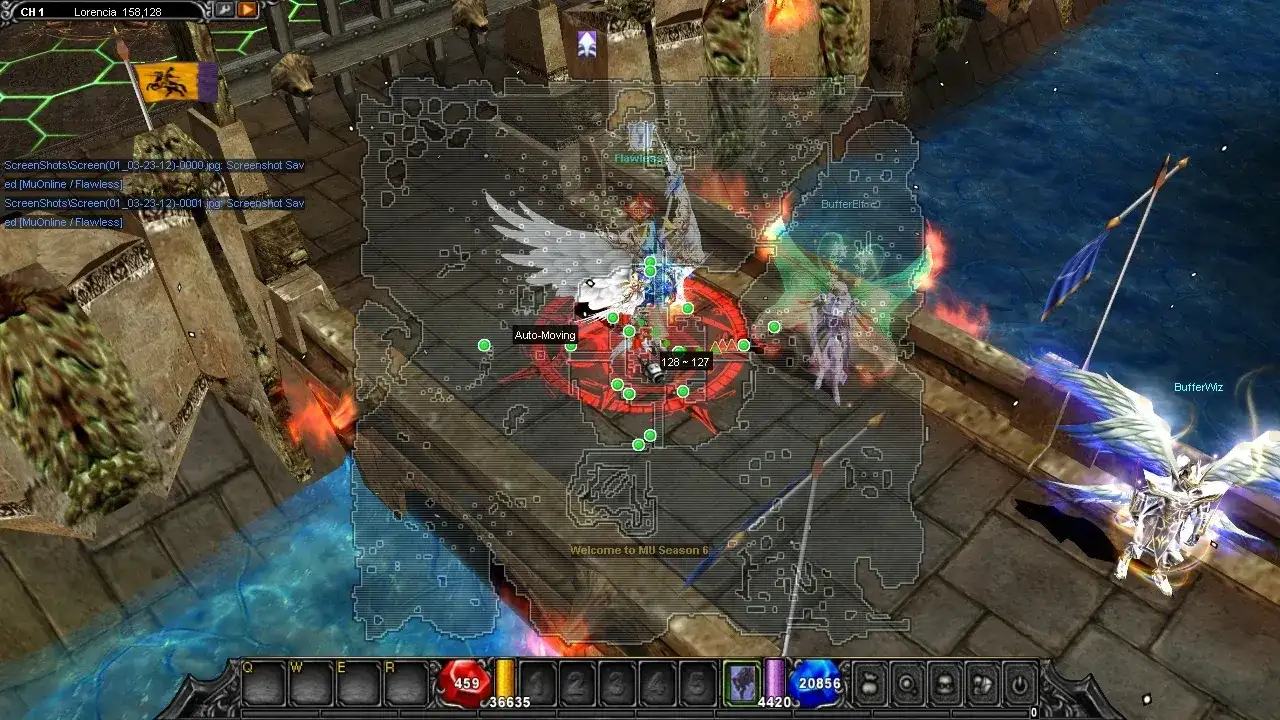The image size is (1280, 720).
Task: Choose skill slot number 1
Action: click(x=539, y=684)
